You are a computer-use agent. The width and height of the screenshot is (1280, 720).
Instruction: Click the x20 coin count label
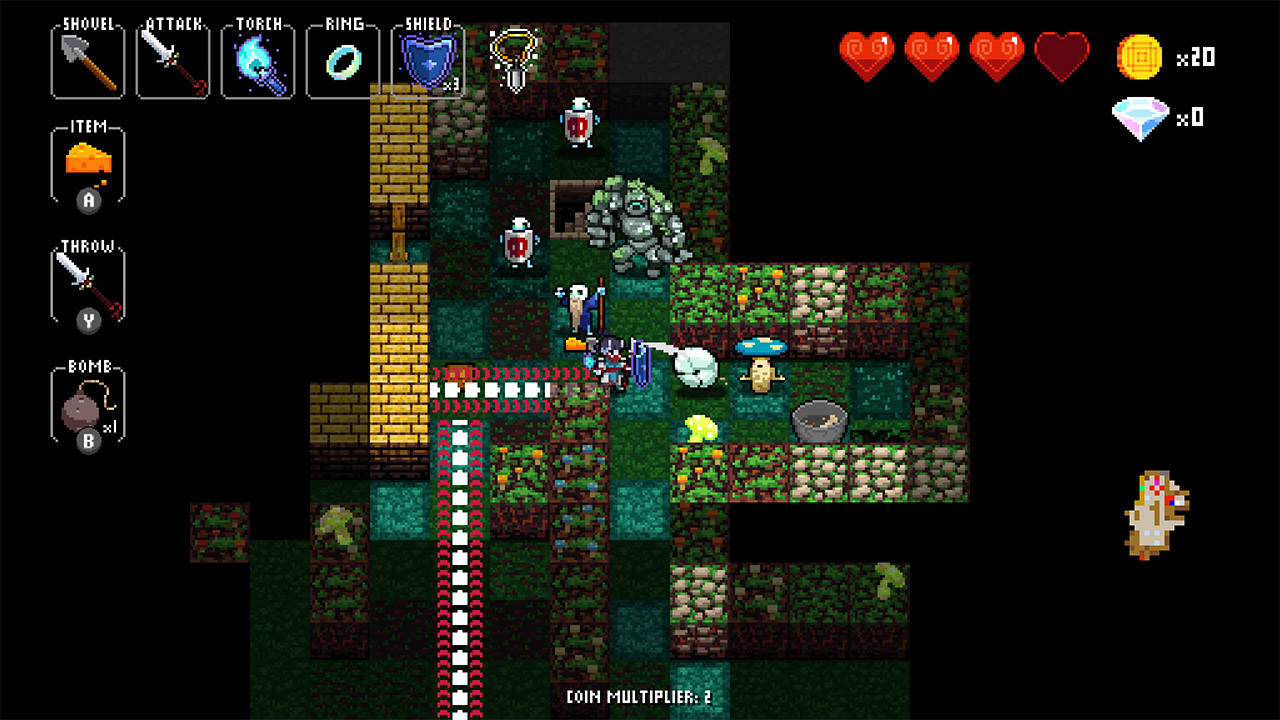tap(1198, 58)
